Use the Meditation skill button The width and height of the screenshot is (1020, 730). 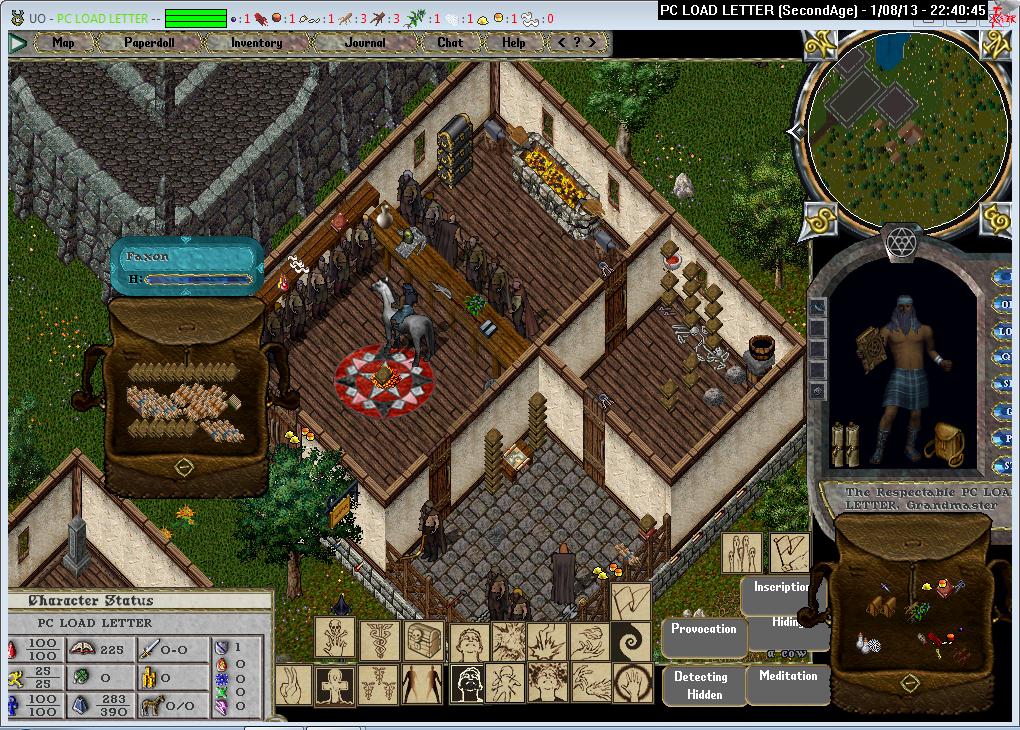(788, 678)
